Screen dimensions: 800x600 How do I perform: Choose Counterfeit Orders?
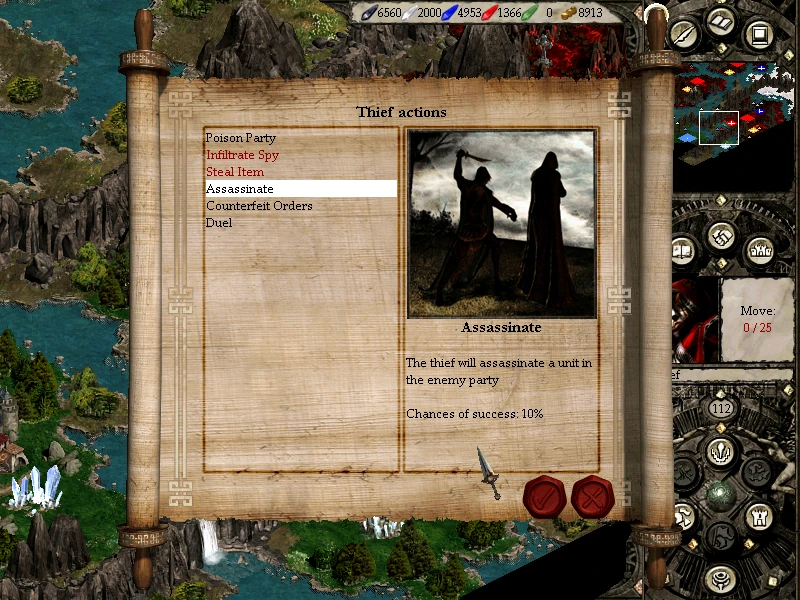pos(259,206)
